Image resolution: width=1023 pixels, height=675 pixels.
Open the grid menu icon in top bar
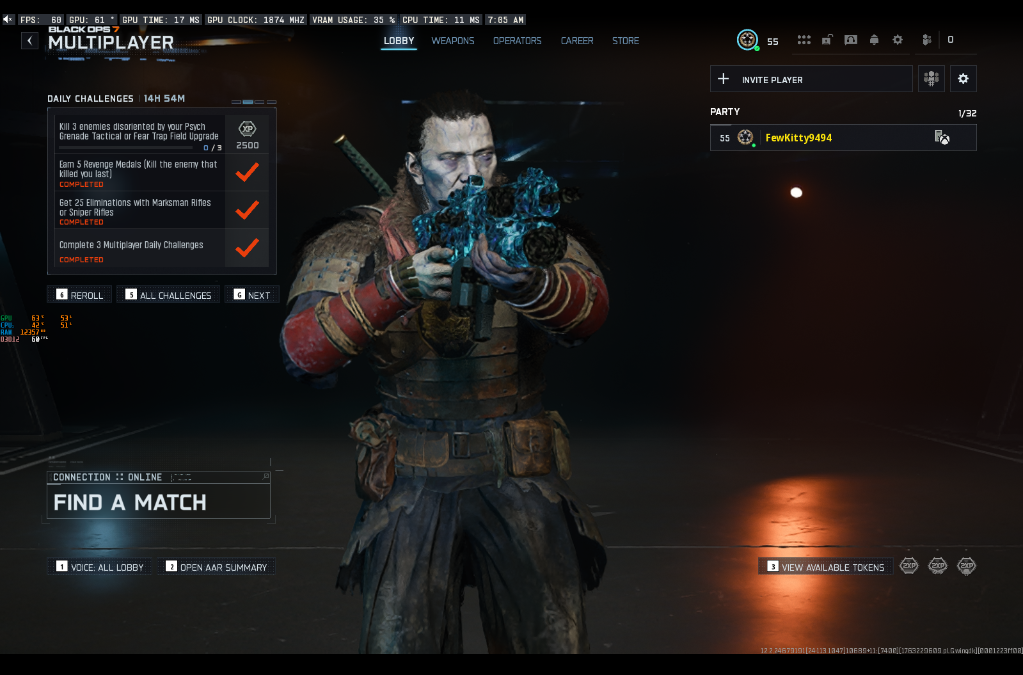803,40
